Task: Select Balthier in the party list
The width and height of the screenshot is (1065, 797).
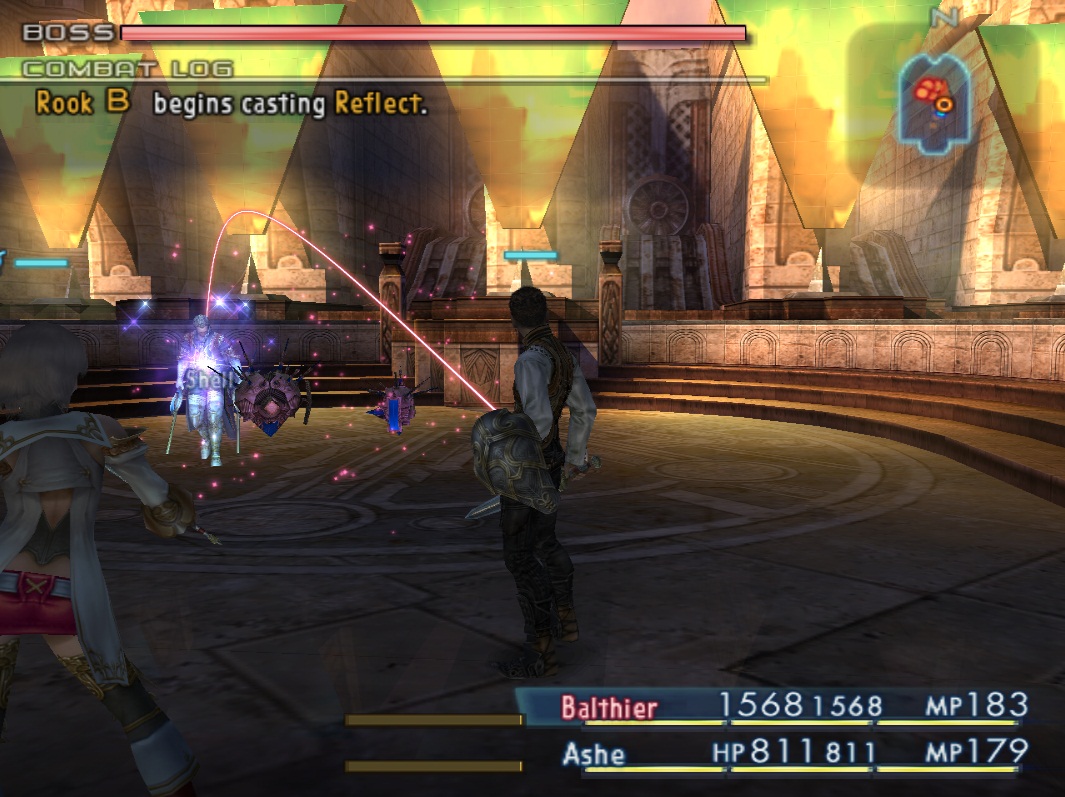Action: point(609,708)
